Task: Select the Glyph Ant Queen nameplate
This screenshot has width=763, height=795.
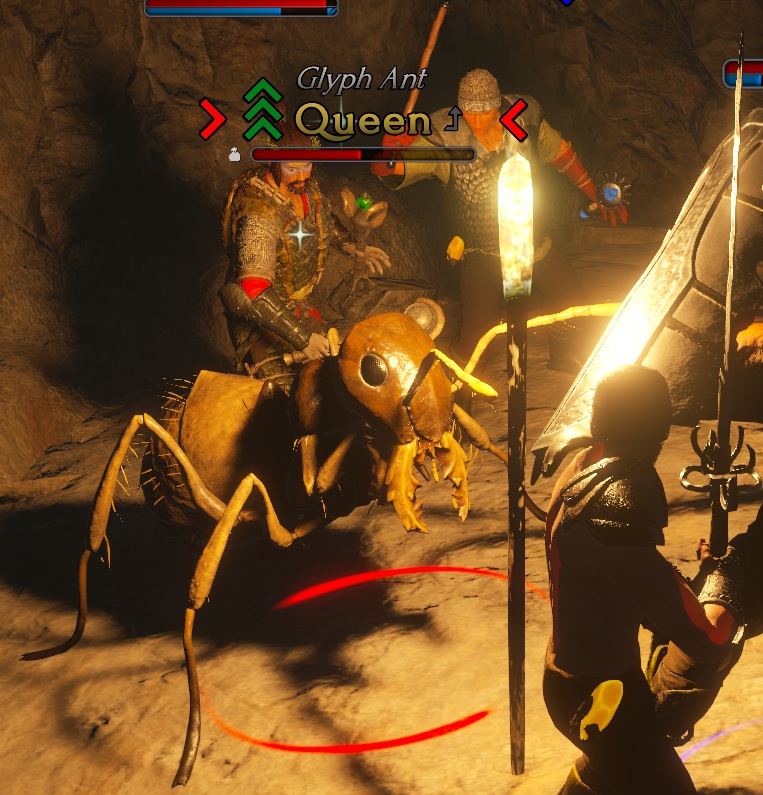Action: (363, 120)
